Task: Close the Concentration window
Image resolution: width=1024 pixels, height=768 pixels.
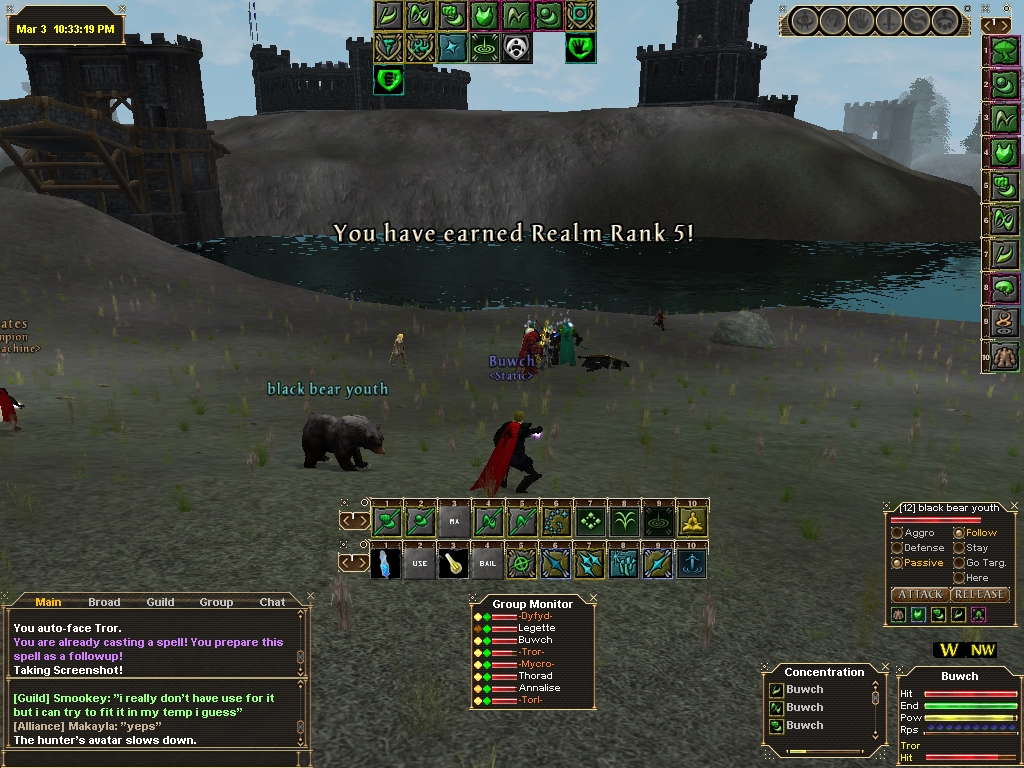Action: click(x=886, y=664)
